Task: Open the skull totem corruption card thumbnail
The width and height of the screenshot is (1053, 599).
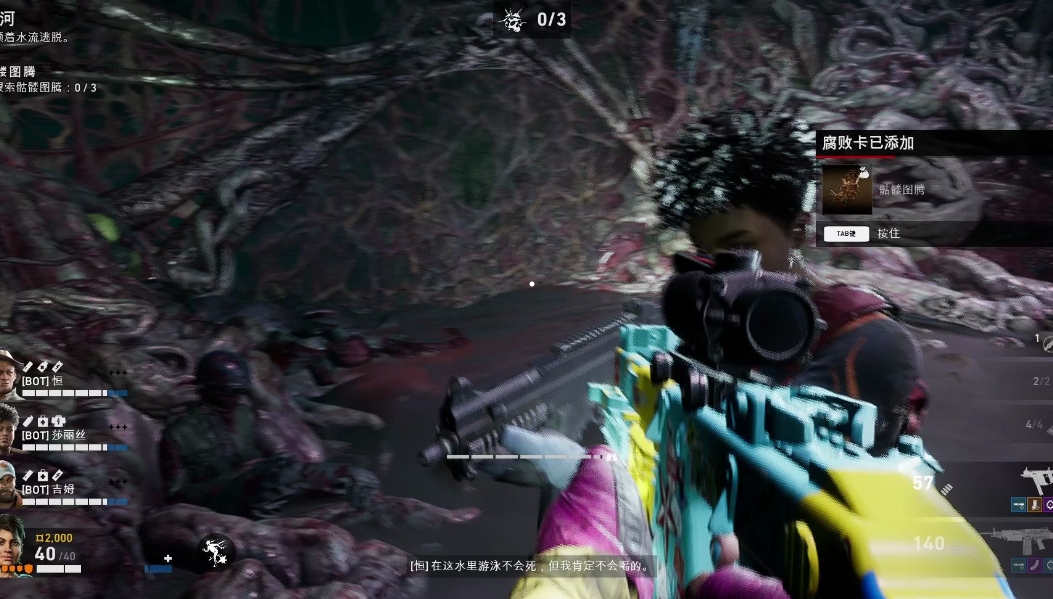Action: pyautogui.click(x=847, y=189)
